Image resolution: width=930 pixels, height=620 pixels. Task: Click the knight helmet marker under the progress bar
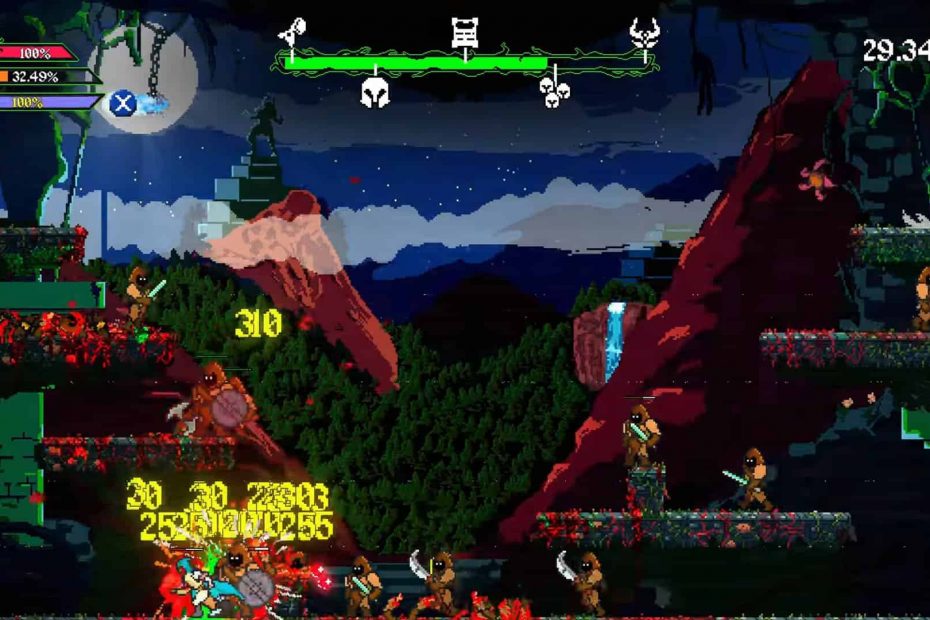(375, 93)
